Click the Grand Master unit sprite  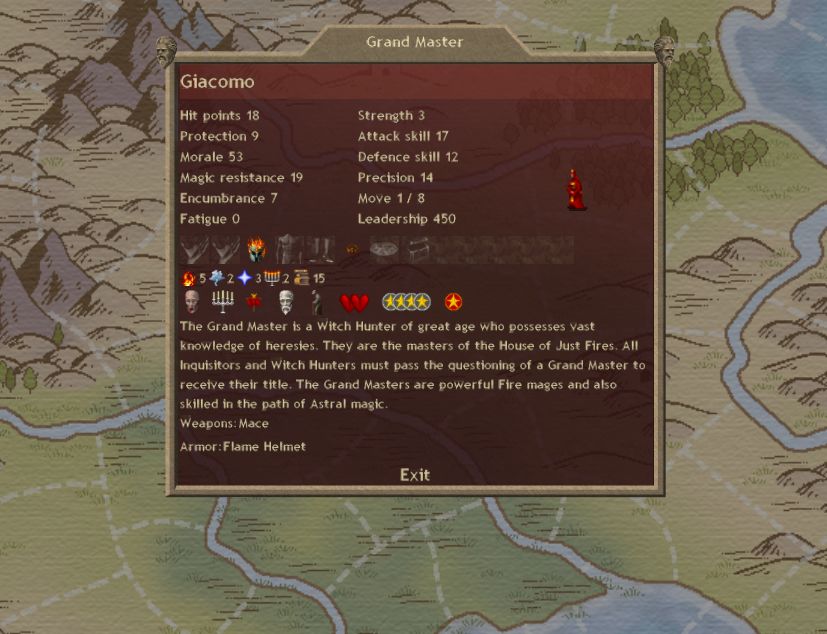(574, 190)
